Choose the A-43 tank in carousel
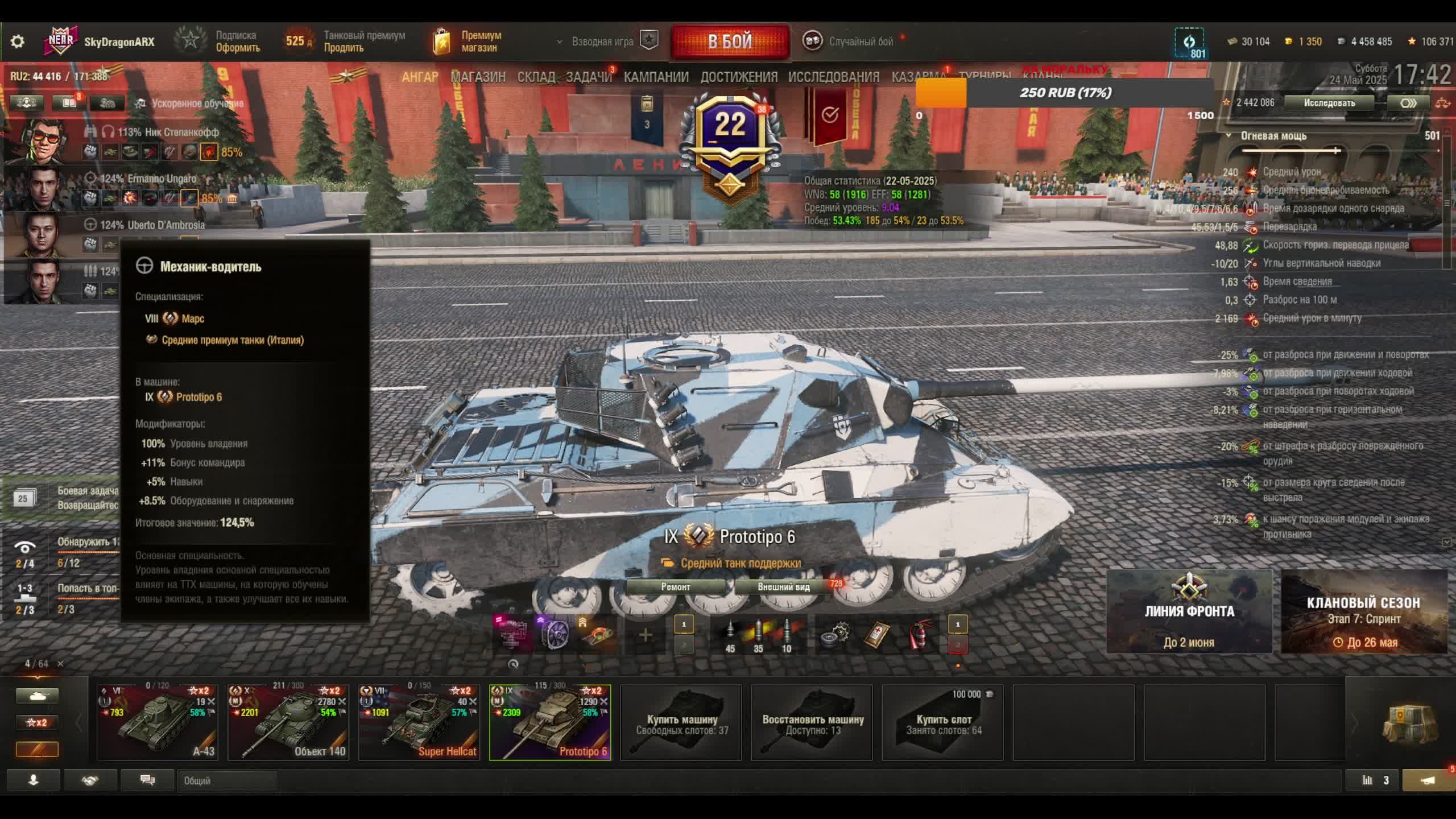1456x819 pixels. [x=158, y=722]
